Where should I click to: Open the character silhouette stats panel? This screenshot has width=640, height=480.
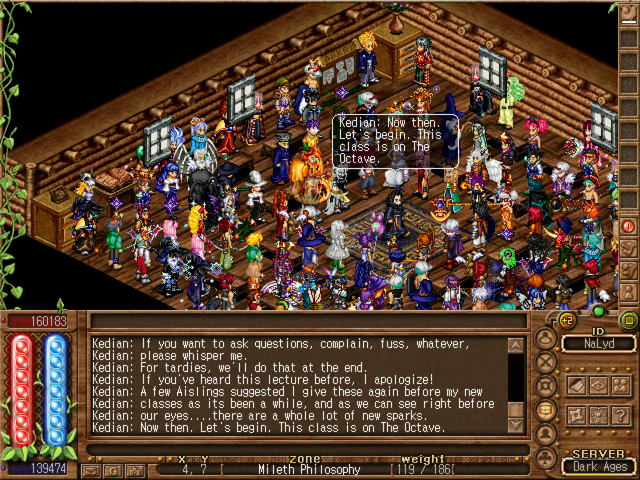click(x=546, y=435)
